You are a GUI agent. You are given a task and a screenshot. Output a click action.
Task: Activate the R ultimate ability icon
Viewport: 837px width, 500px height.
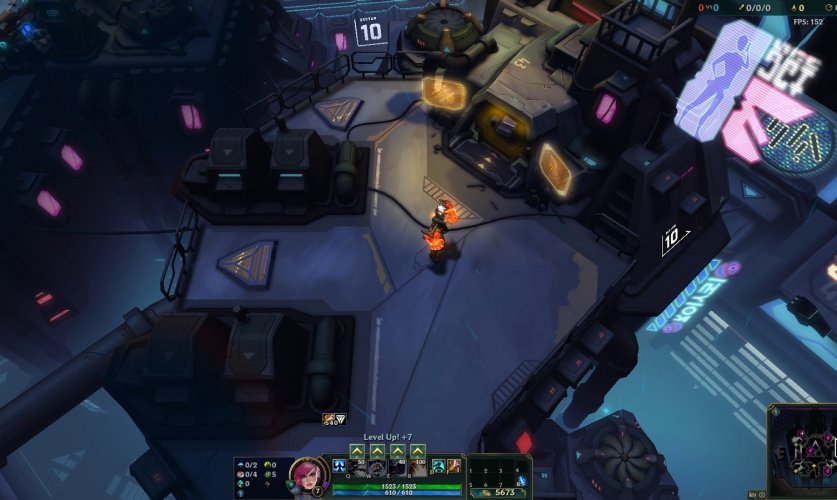(417, 467)
